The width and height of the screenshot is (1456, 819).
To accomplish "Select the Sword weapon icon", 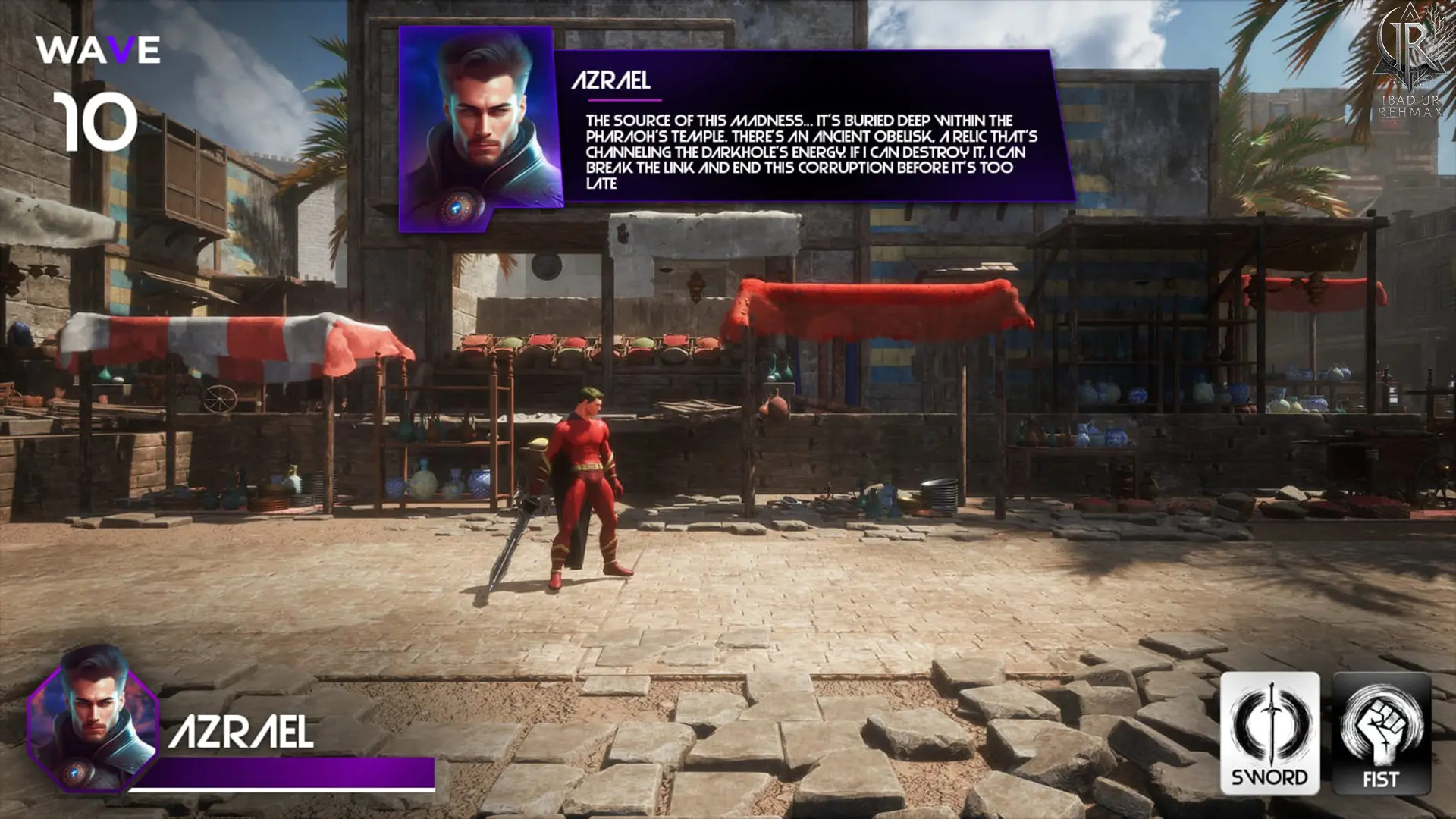I will click(x=1269, y=733).
